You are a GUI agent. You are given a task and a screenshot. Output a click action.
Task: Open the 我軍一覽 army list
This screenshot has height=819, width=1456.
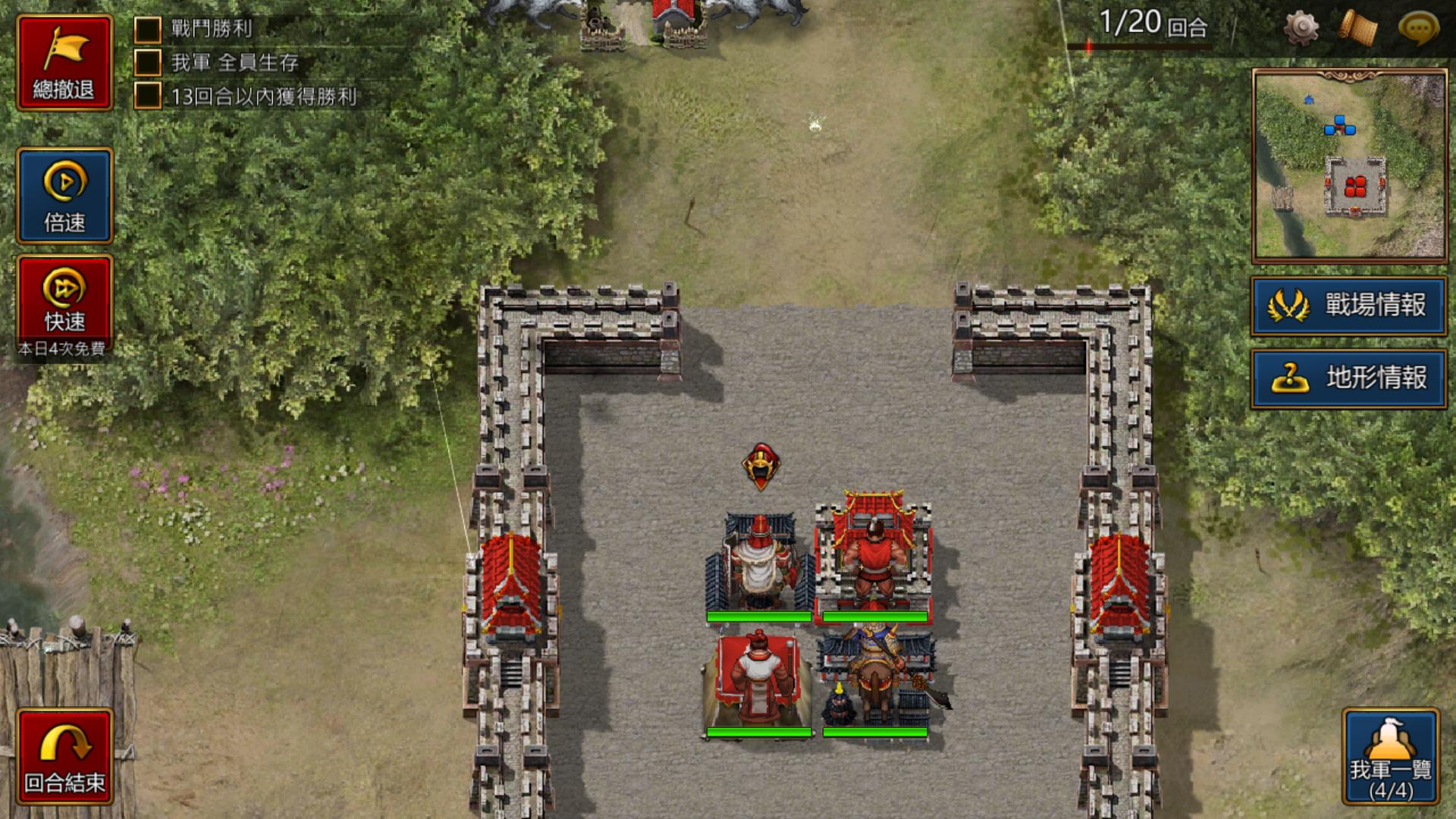point(1391,757)
